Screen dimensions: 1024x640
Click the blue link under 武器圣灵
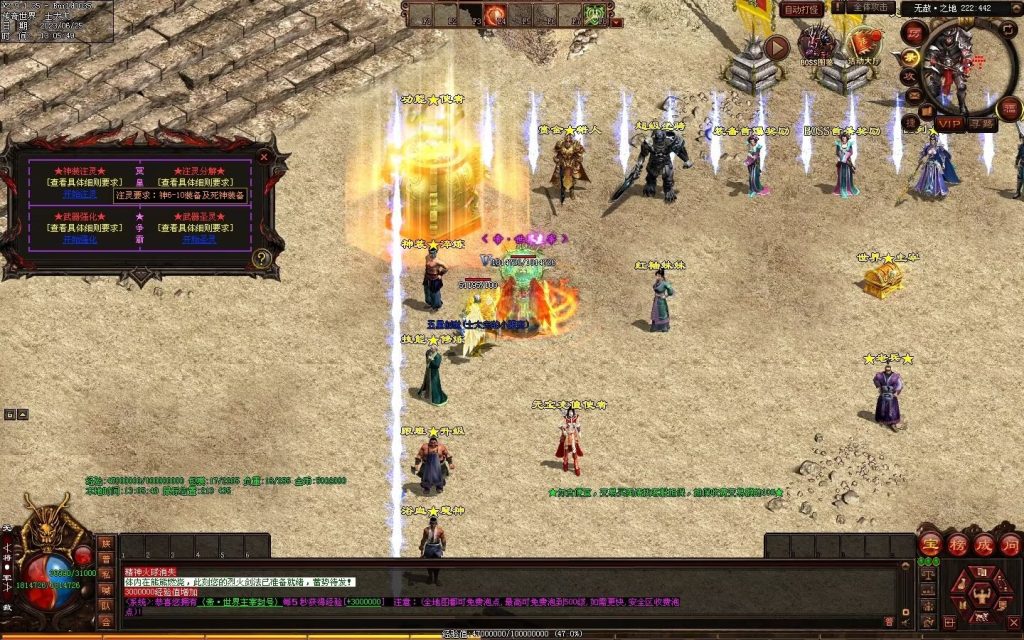tap(198, 240)
